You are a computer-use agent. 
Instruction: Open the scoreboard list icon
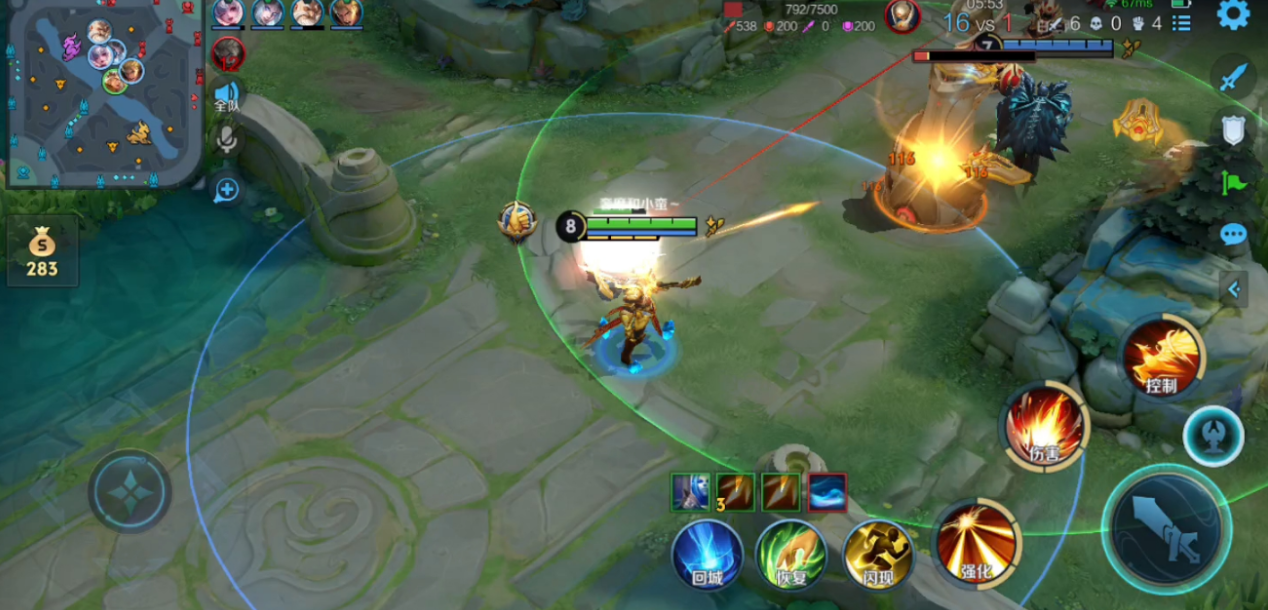tap(1181, 23)
